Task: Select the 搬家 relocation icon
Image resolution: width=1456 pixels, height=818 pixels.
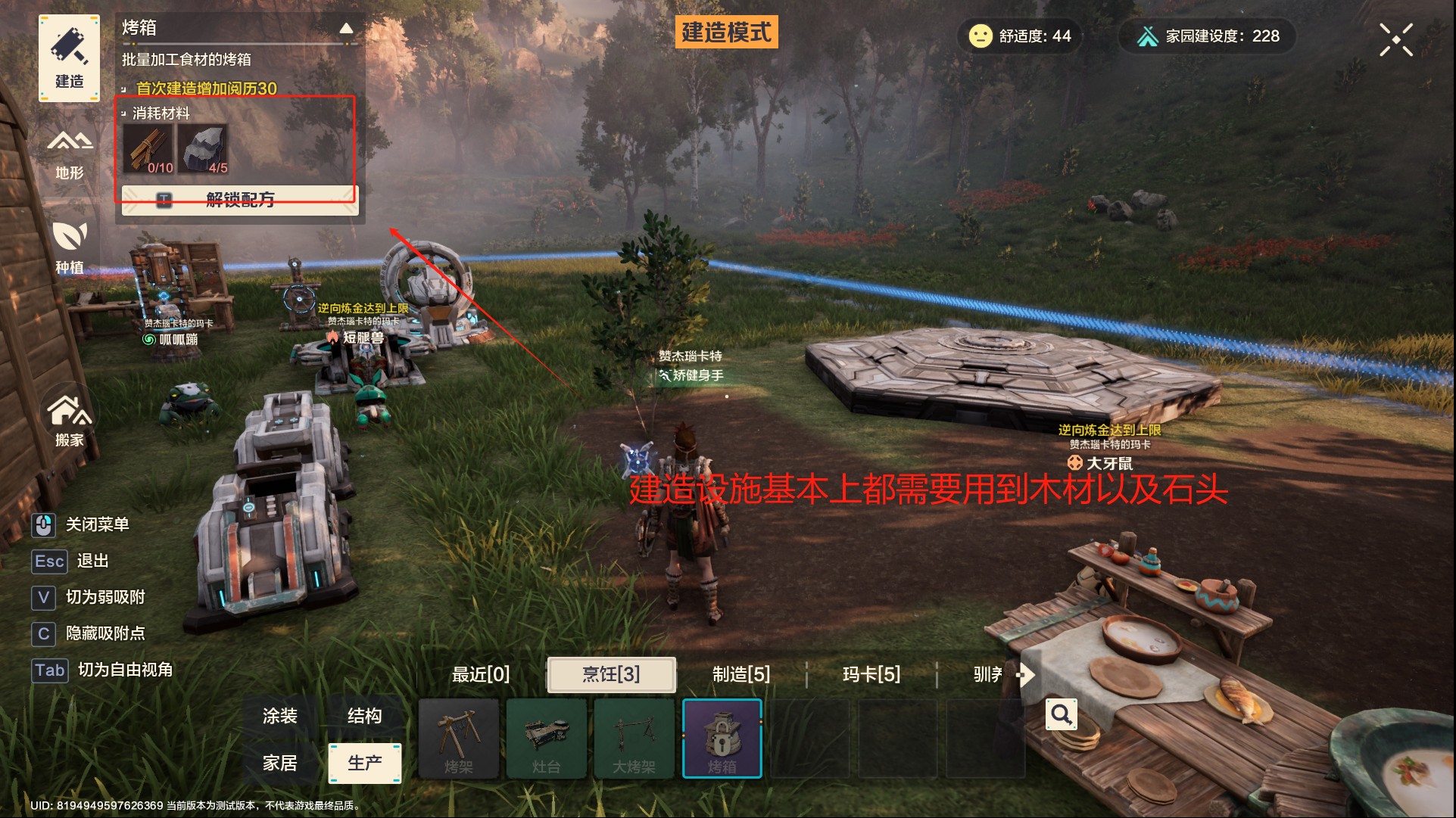Action: 69,418
